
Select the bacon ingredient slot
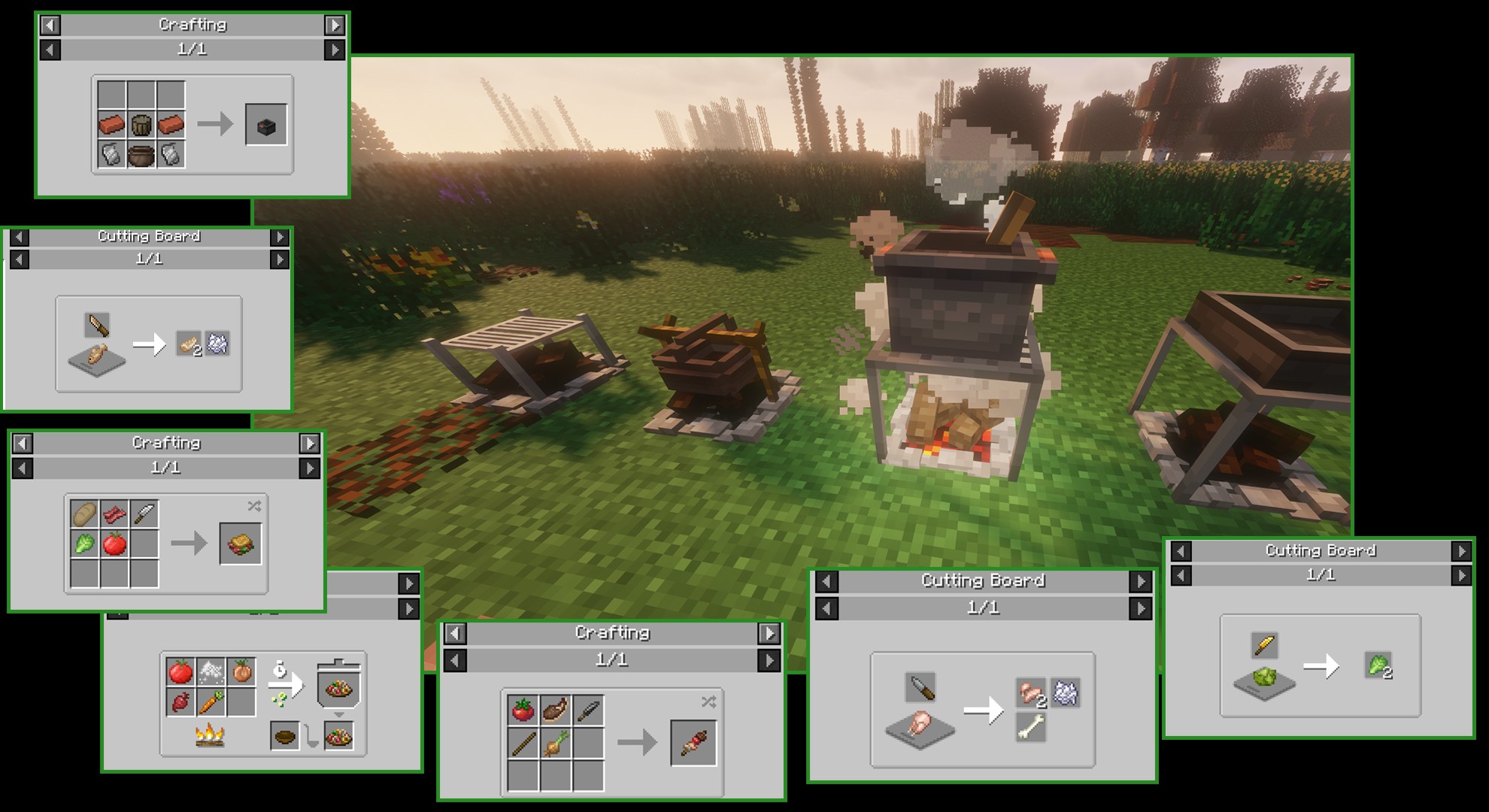[x=114, y=515]
